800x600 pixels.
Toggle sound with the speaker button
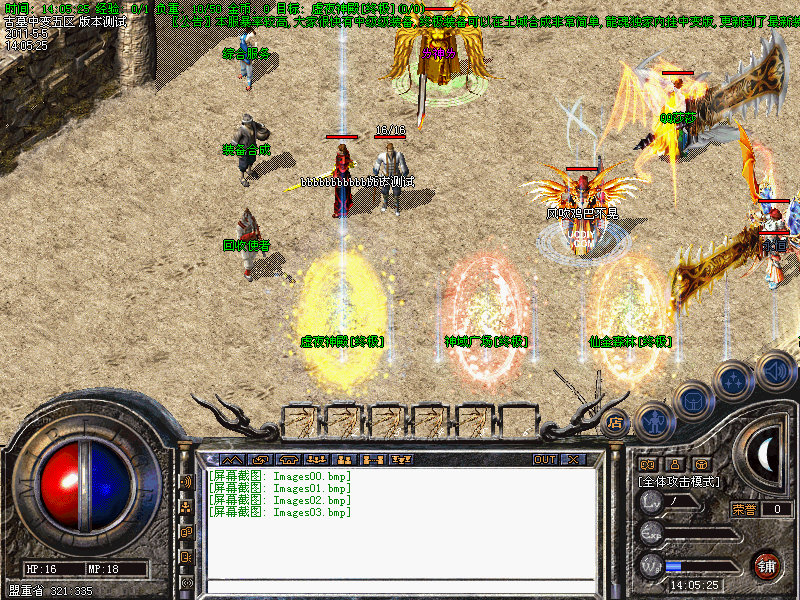tap(774, 369)
